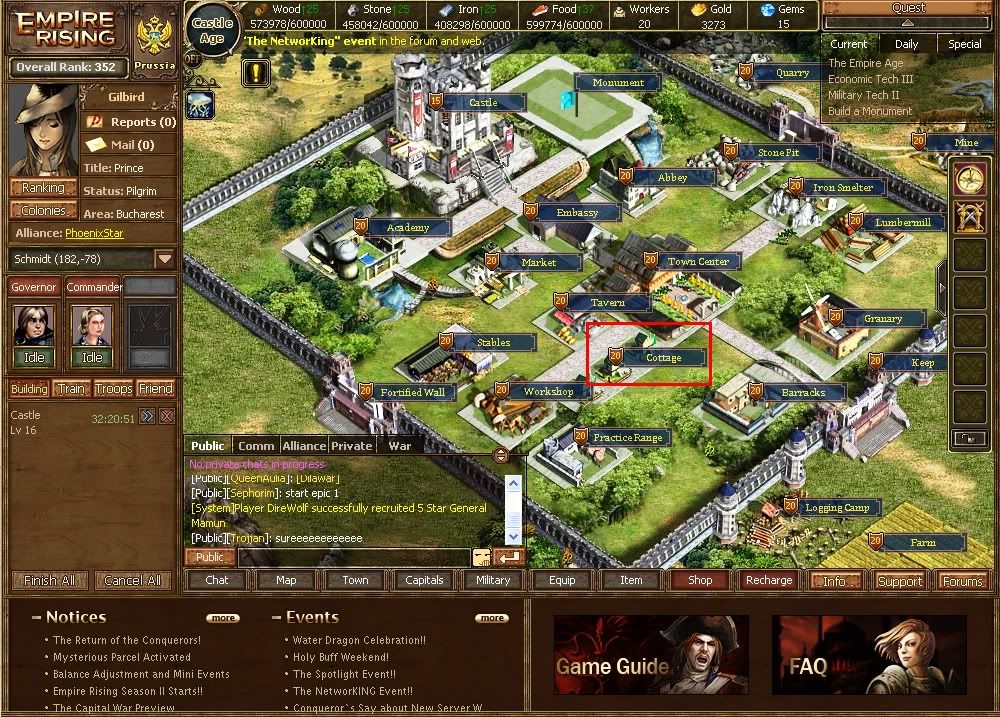Open the Map view
This screenshot has width=1000, height=717.
tap(286, 580)
